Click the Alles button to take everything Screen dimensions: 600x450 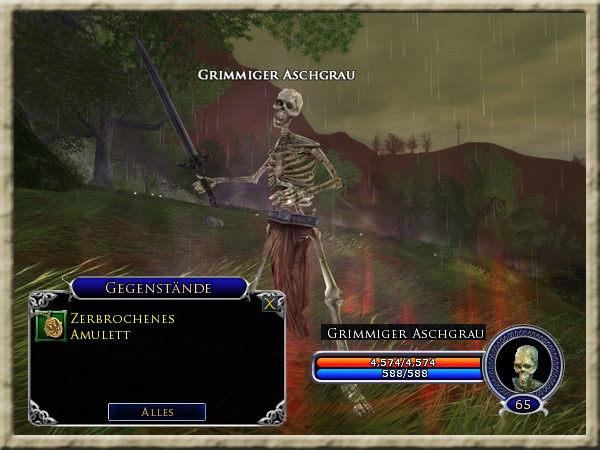click(x=157, y=412)
